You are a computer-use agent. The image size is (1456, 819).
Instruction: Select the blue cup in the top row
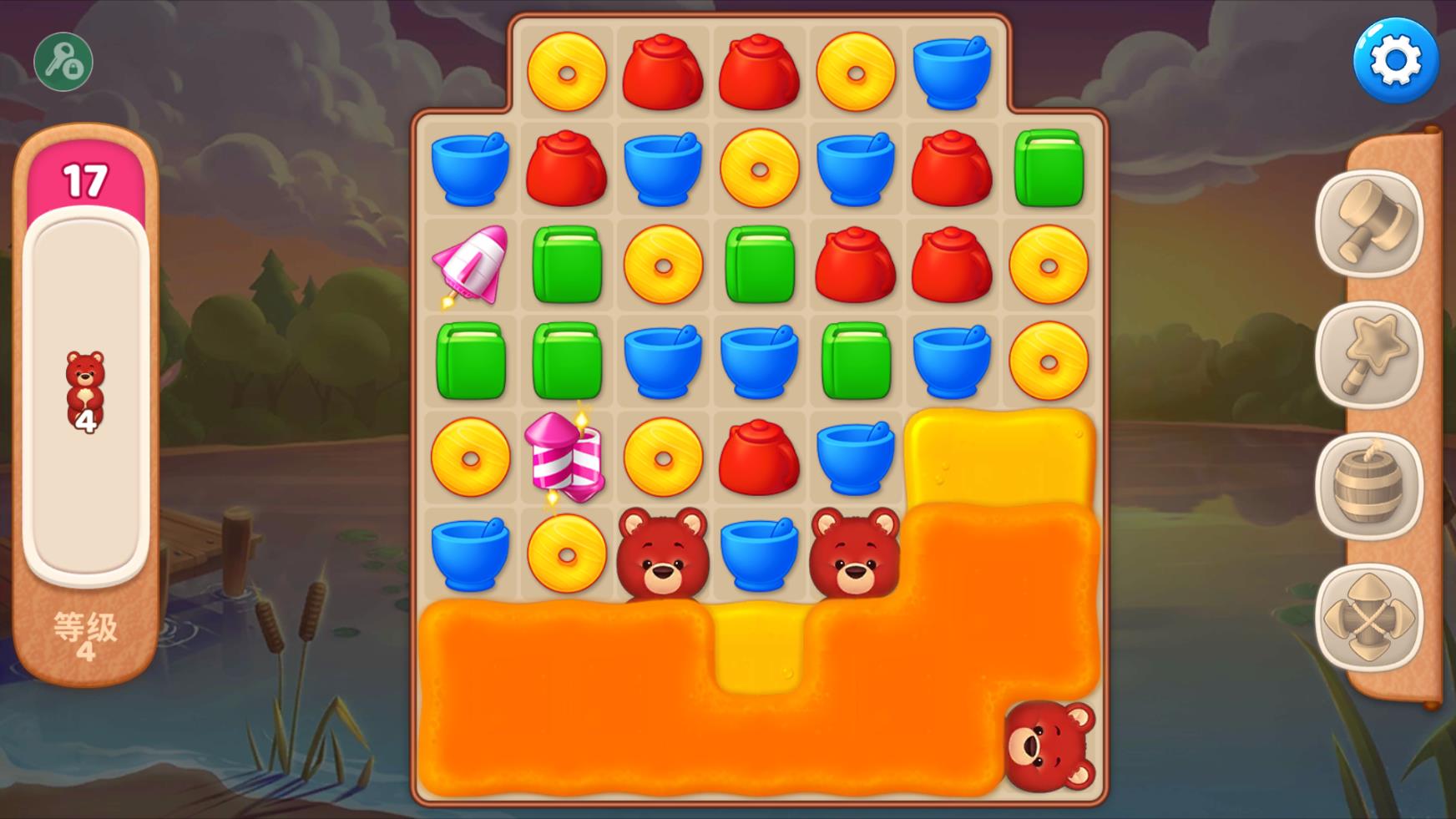coord(951,73)
